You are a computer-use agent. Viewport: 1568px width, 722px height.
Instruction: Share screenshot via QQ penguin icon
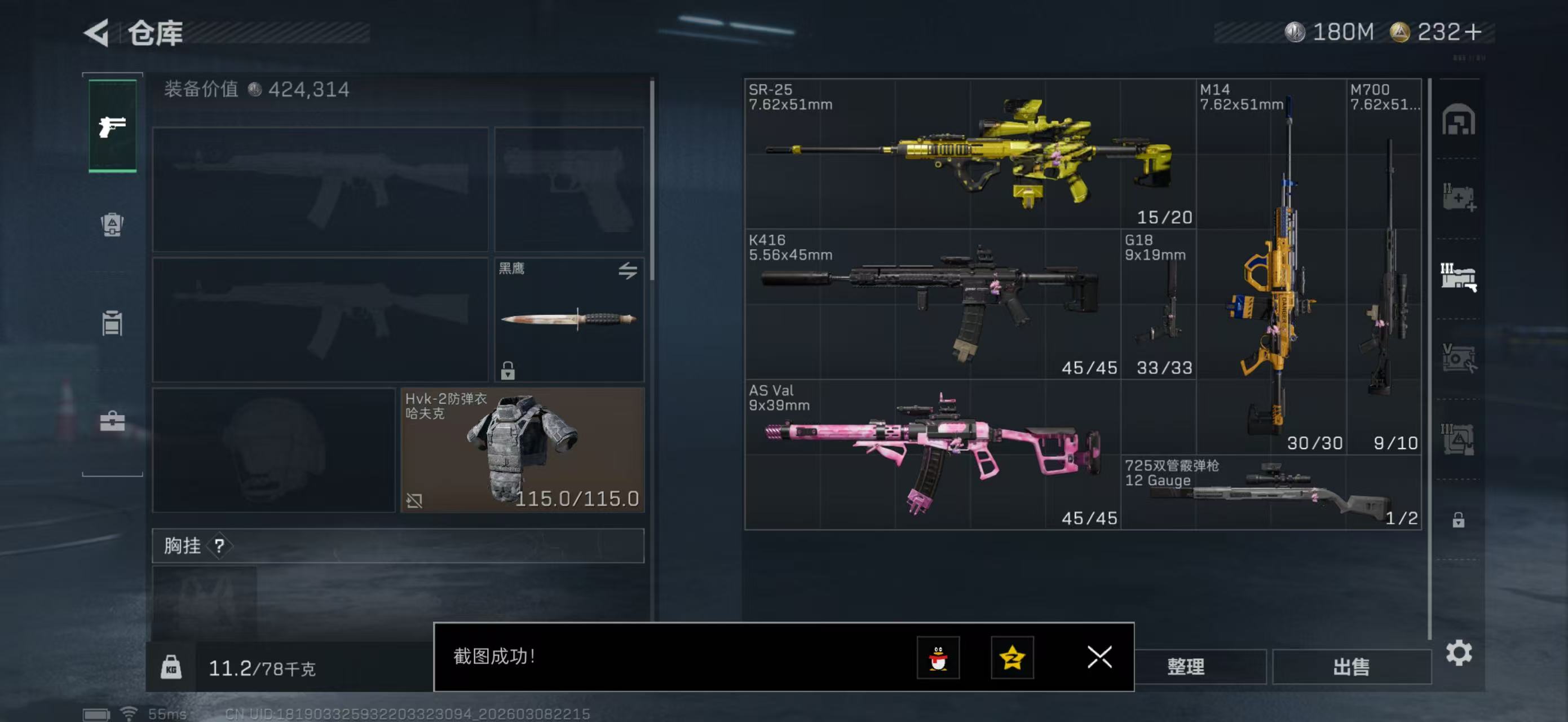pos(938,657)
